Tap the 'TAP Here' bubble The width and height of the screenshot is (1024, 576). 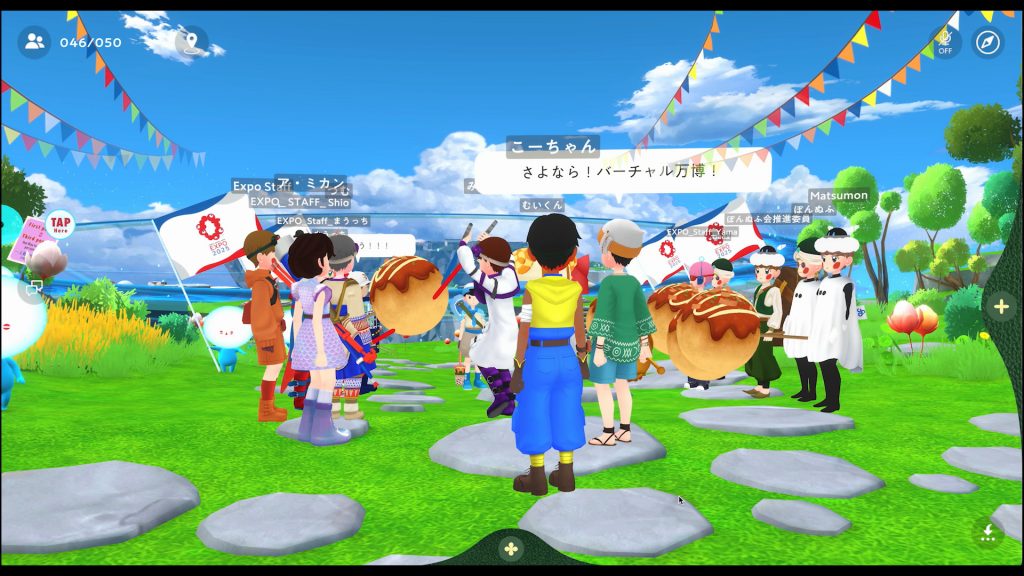pyautogui.click(x=60, y=224)
